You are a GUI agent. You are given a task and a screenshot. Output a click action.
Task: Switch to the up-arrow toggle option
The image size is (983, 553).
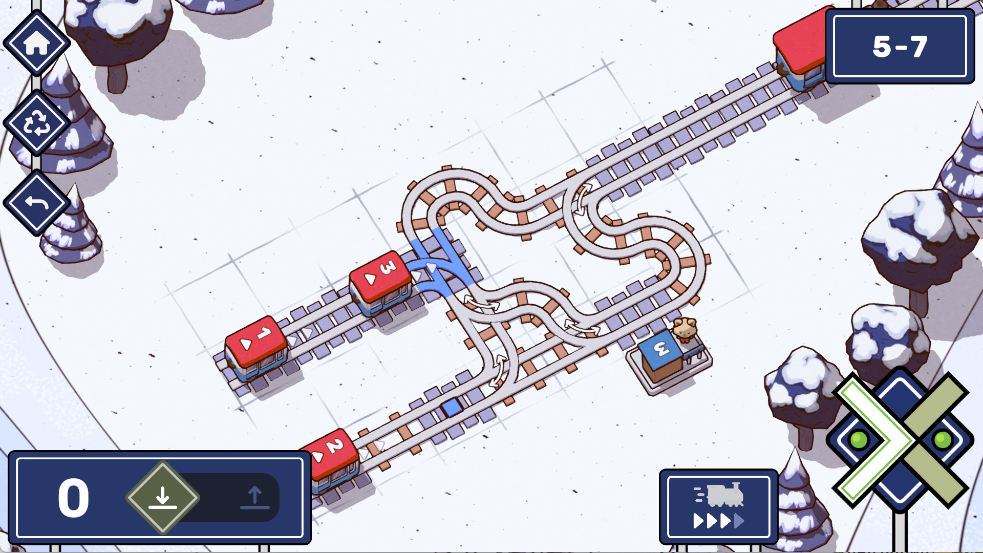pyautogui.click(x=254, y=497)
